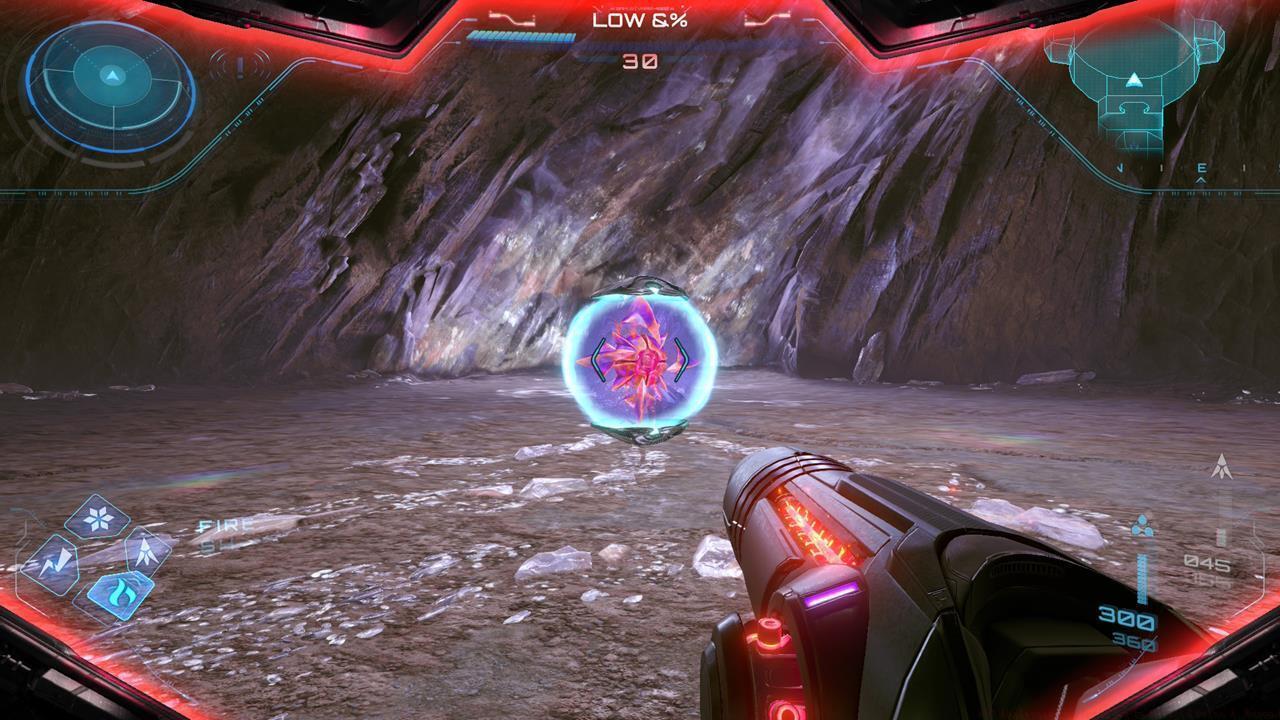This screenshot has width=1280, height=720.
Task: Click the droplet ammo icon near the coolant gauge
Action: [x=1142, y=525]
